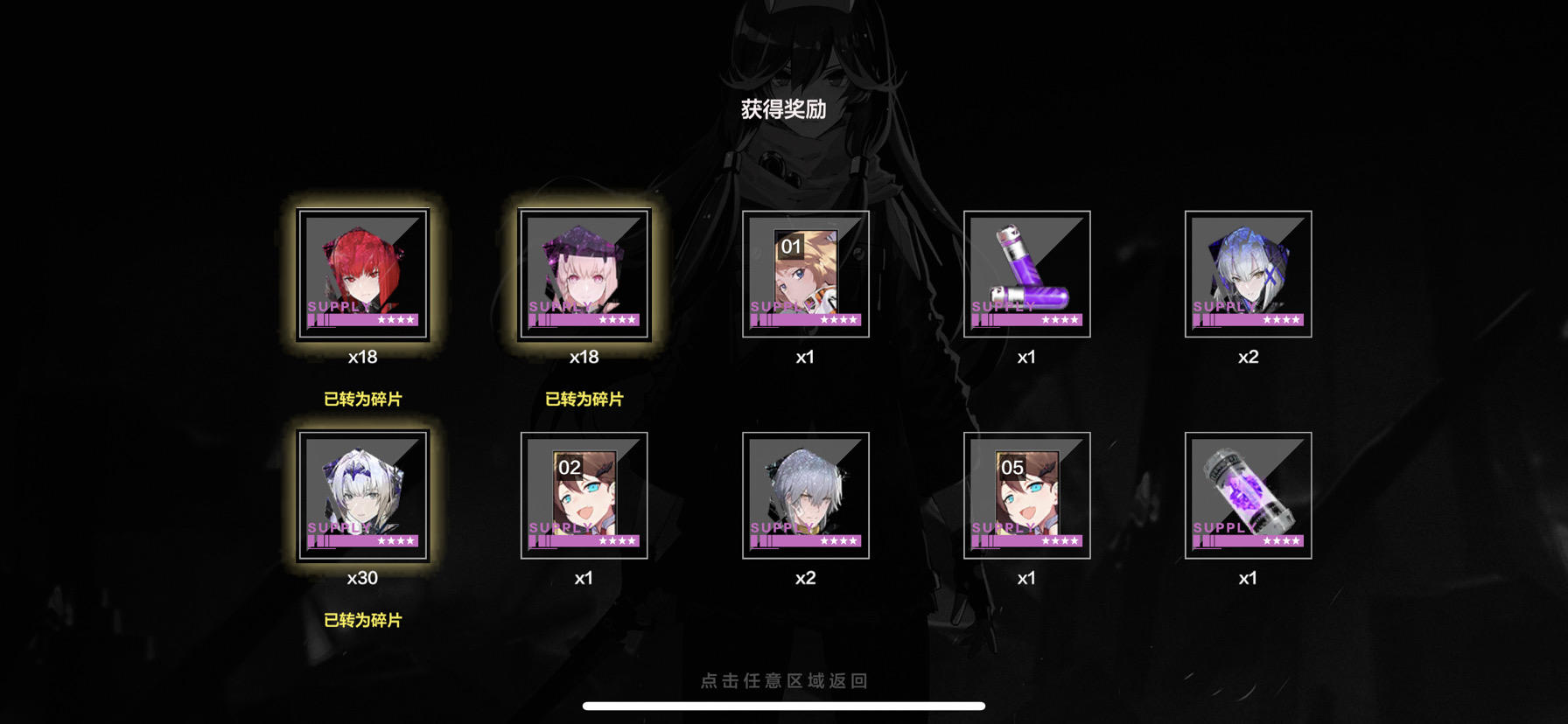Select the character card numbered 02
Image resolution: width=1568 pixels, height=724 pixels.
pyautogui.click(x=584, y=496)
